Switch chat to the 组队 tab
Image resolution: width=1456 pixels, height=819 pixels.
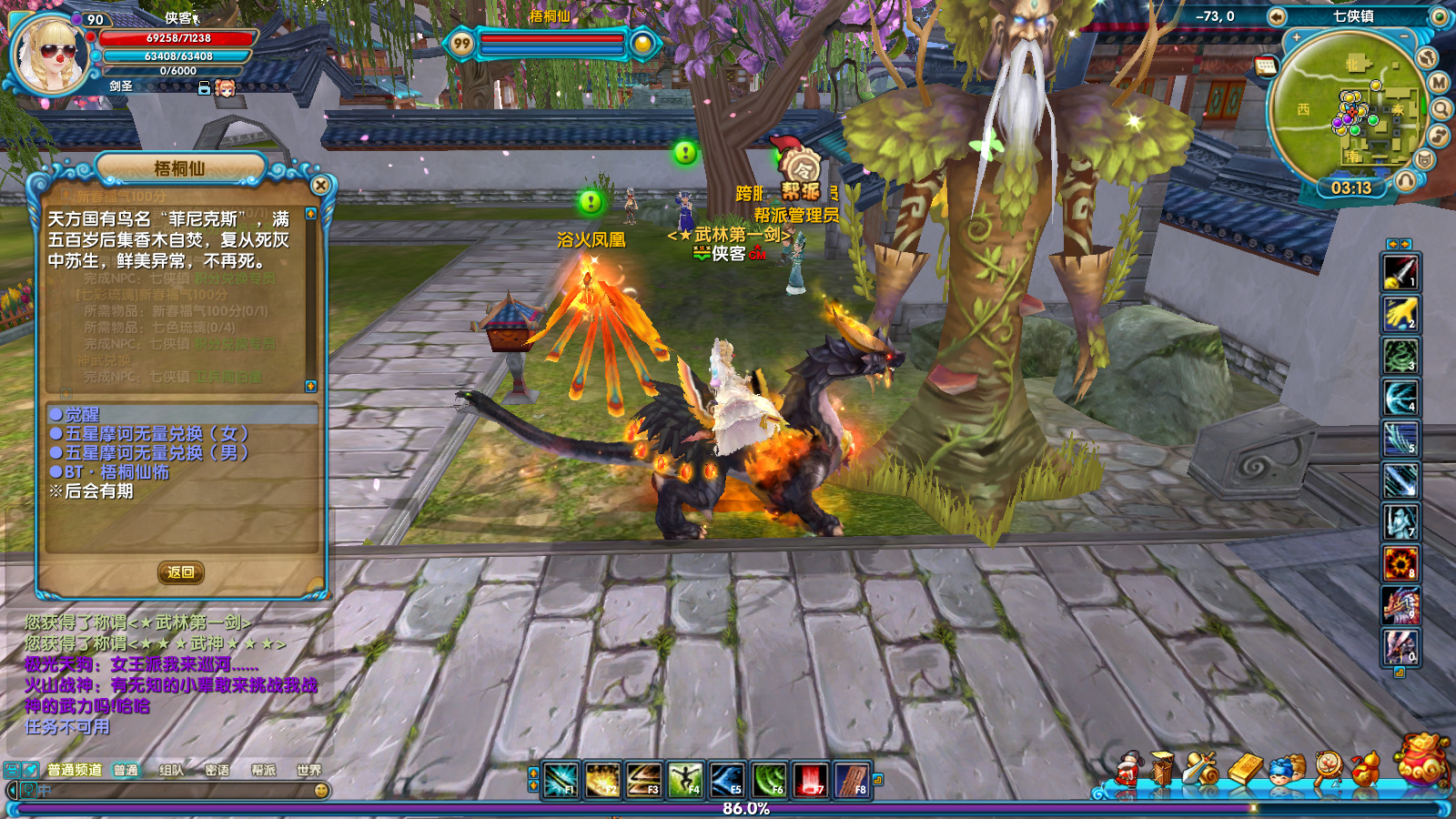[171, 770]
